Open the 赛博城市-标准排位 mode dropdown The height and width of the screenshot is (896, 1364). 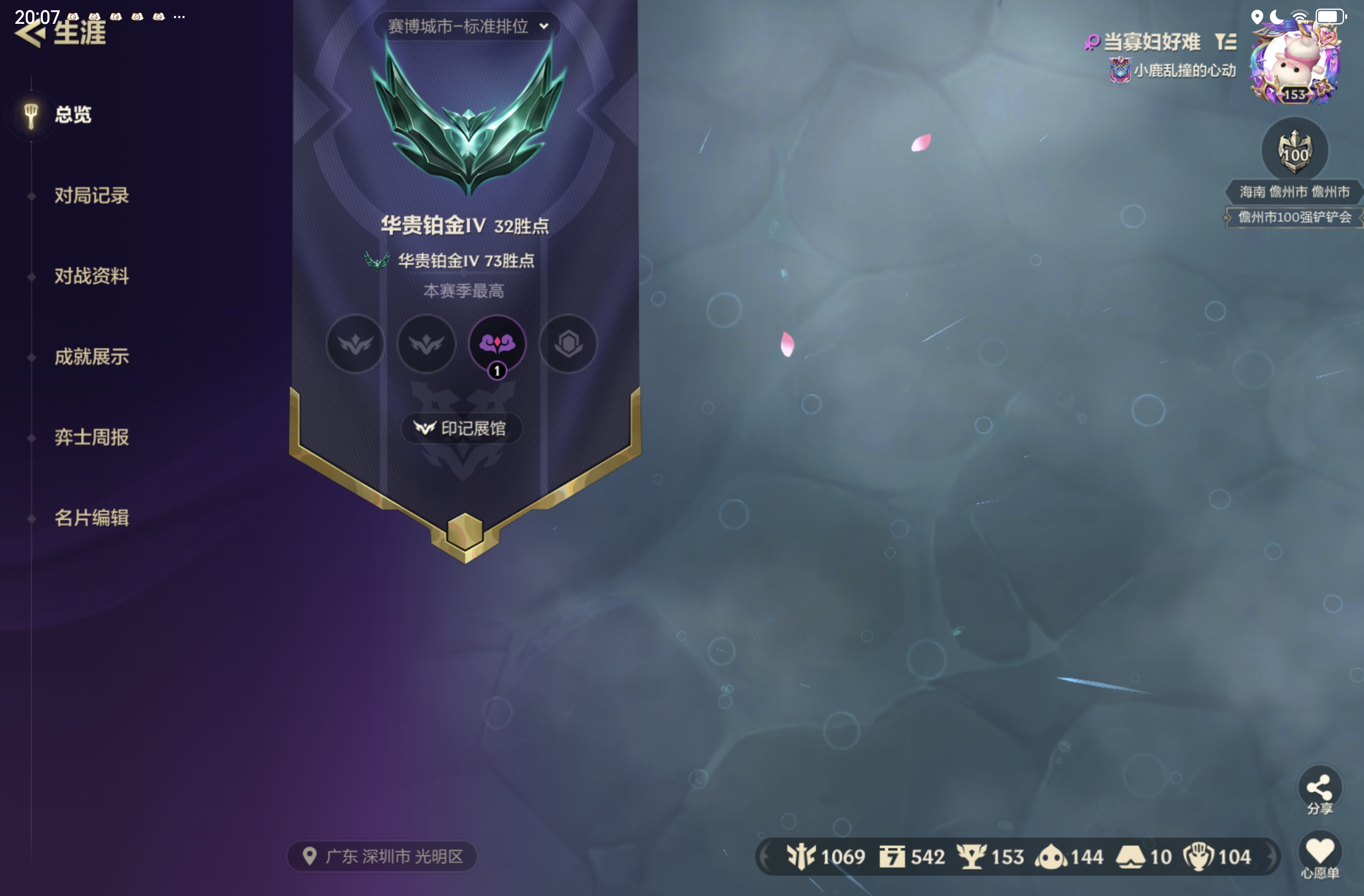coord(466,26)
